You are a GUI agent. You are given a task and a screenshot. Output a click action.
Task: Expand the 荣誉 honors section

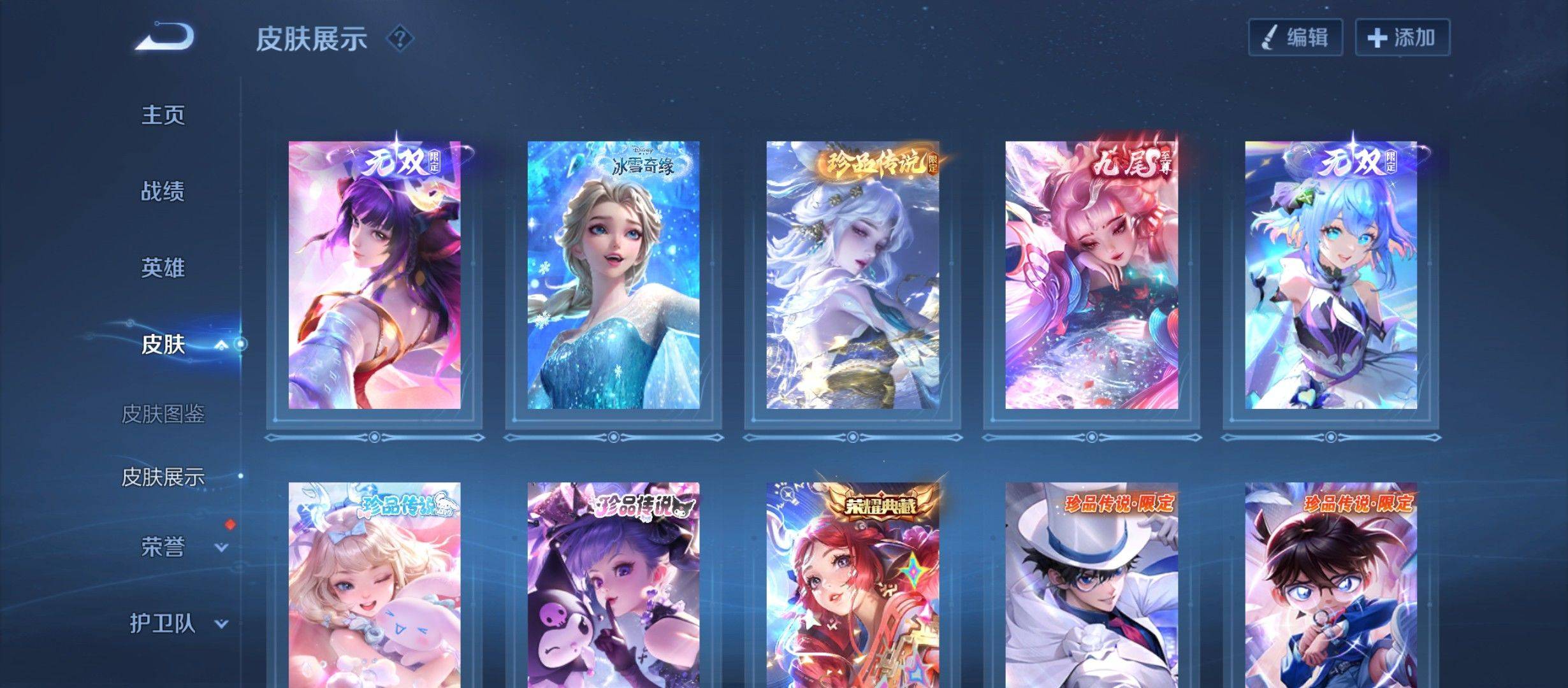[x=221, y=547]
